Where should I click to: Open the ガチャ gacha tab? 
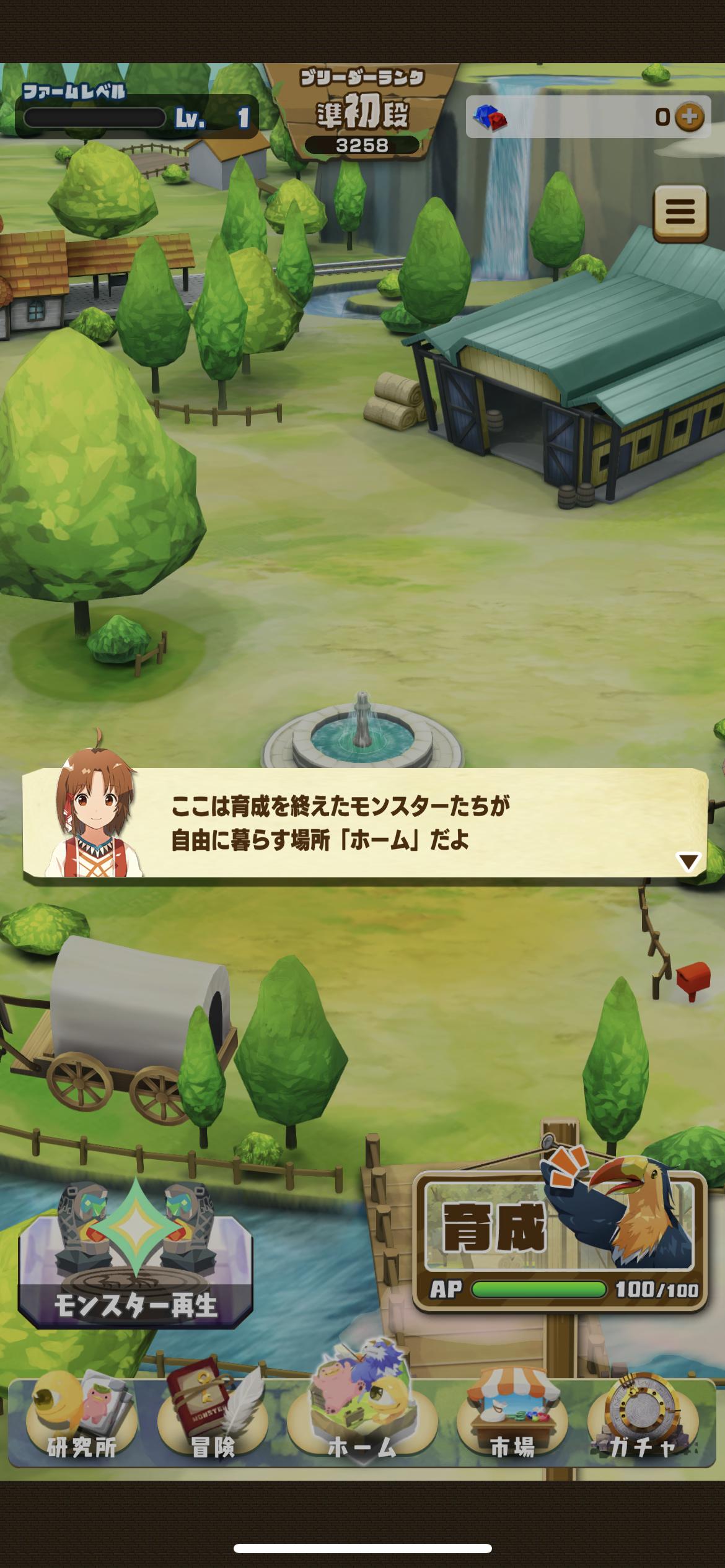point(643,1426)
